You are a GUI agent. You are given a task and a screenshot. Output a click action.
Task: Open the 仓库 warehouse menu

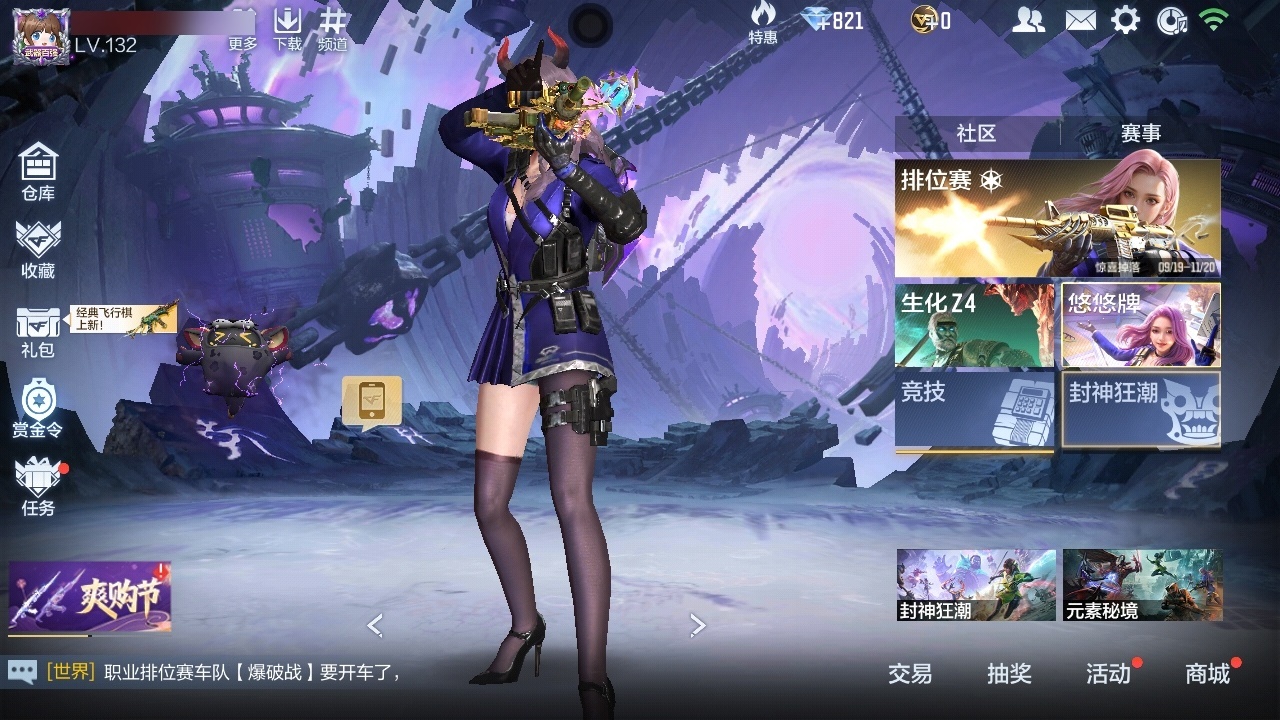pos(38,171)
